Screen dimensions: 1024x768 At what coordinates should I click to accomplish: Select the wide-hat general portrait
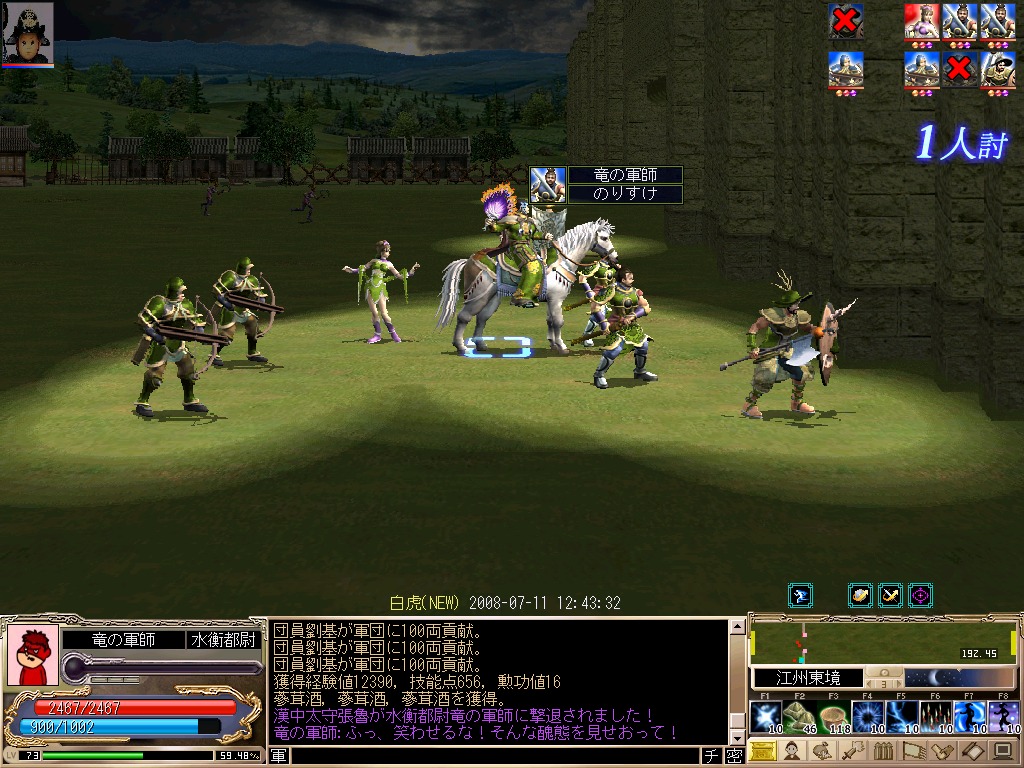coord(997,70)
